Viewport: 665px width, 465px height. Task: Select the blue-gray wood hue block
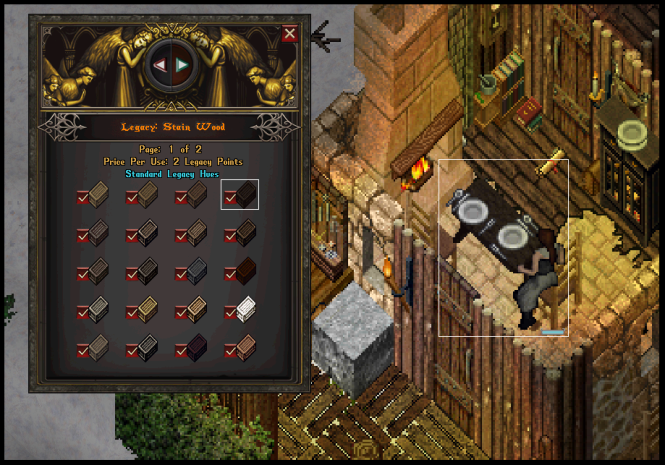tap(197, 271)
